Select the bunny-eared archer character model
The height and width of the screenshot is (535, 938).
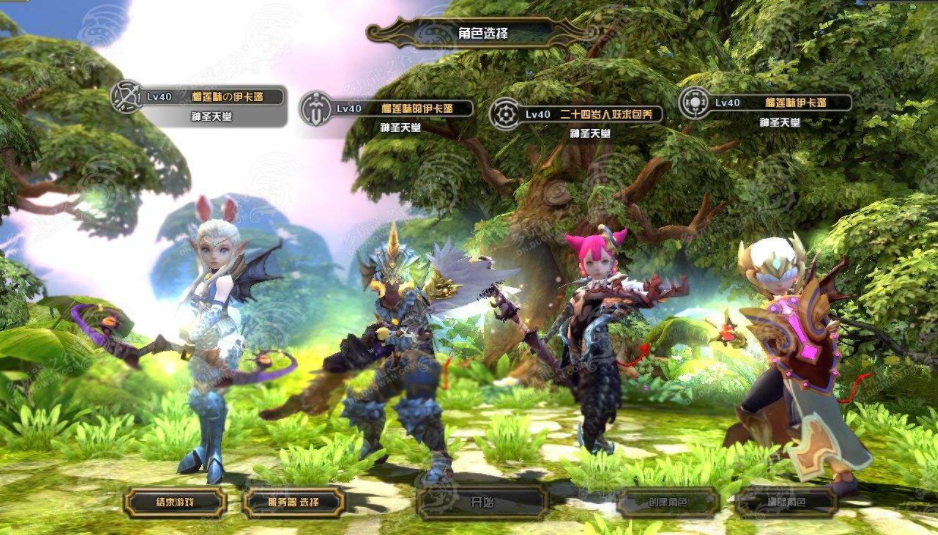212,330
